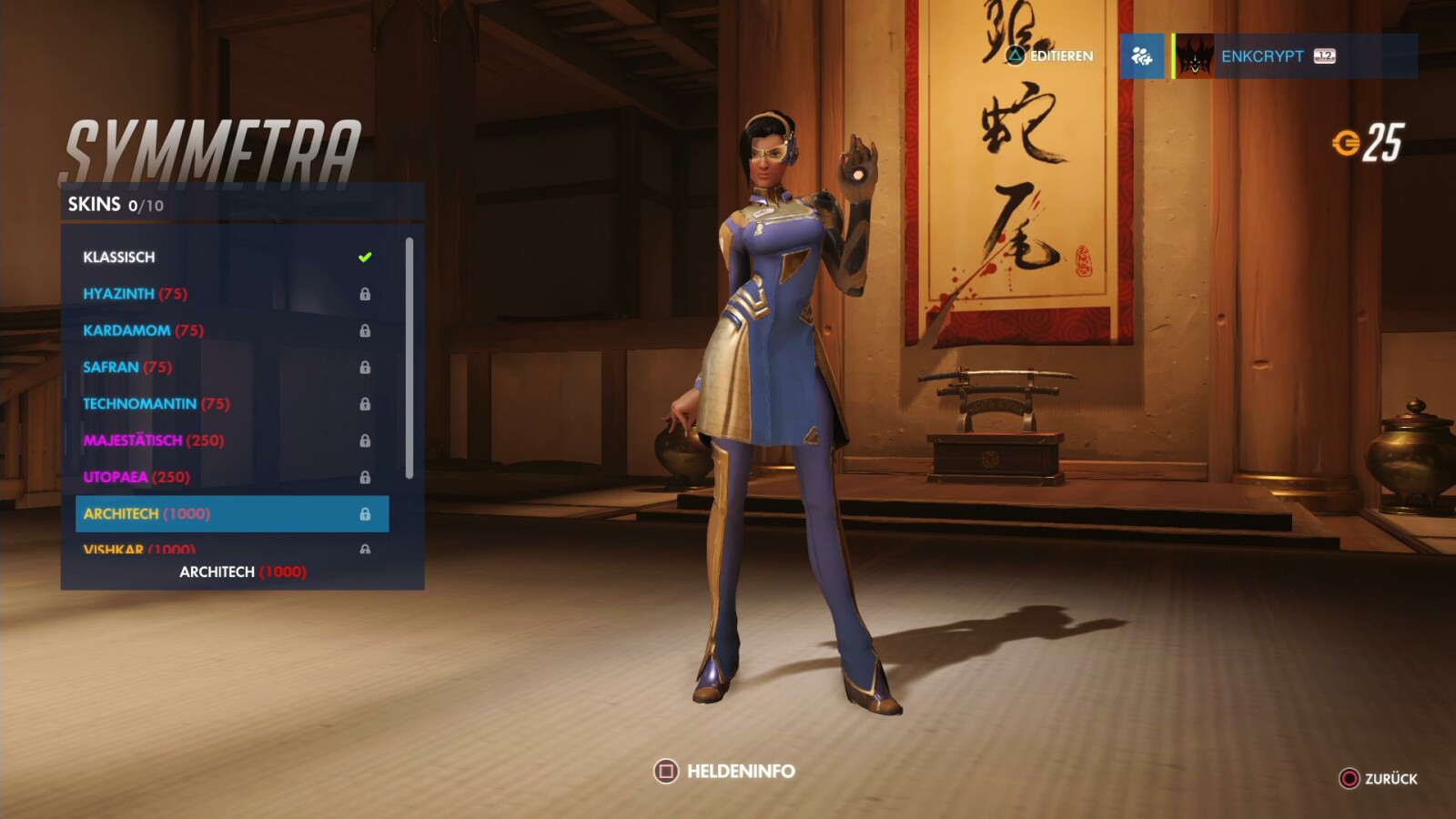
Task: Click the square icon beside Heldeninfo
Action: pyautogui.click(x=665, y=772)
